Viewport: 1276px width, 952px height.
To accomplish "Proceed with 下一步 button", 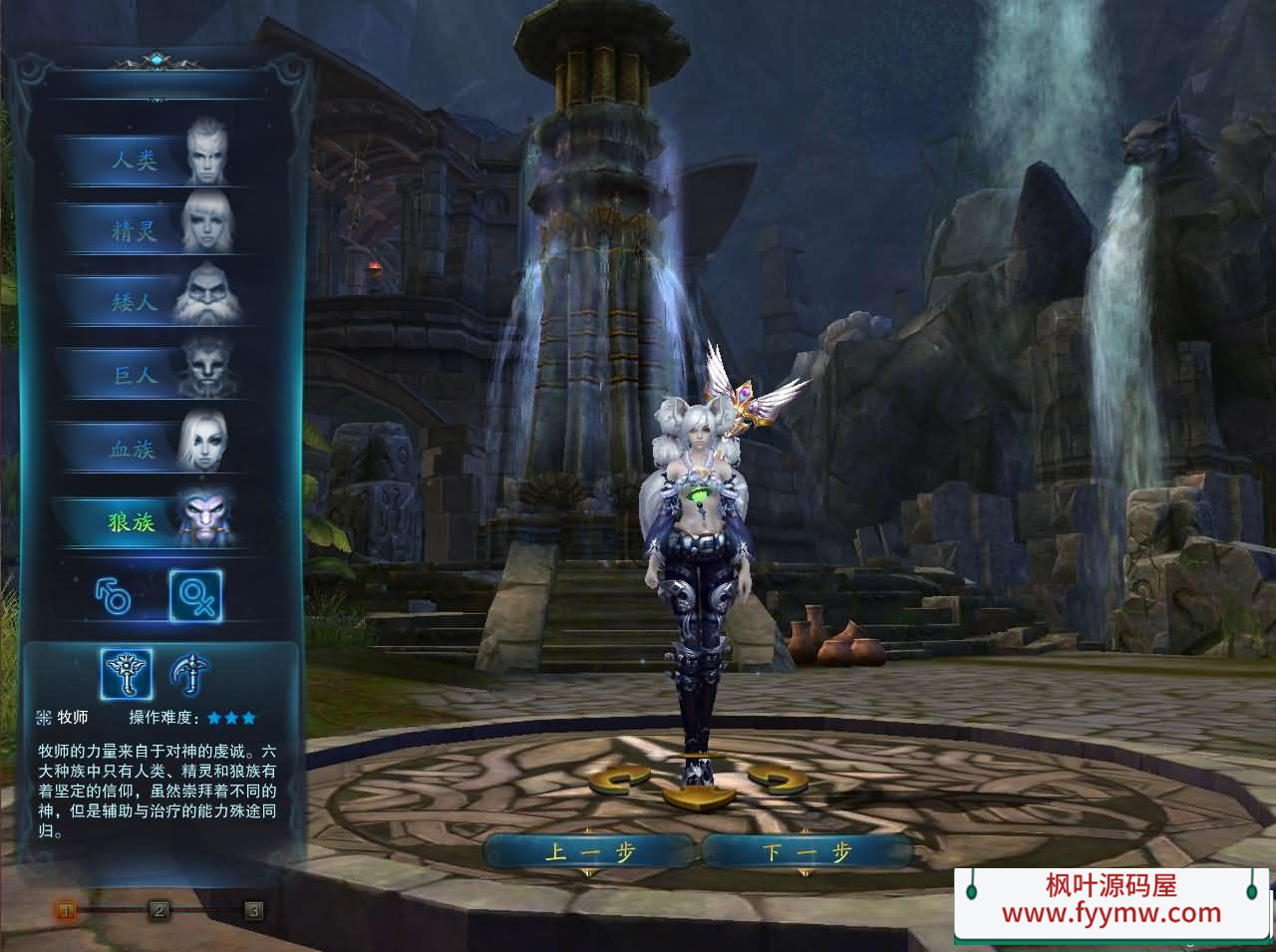I will click(x=807, y=852).
